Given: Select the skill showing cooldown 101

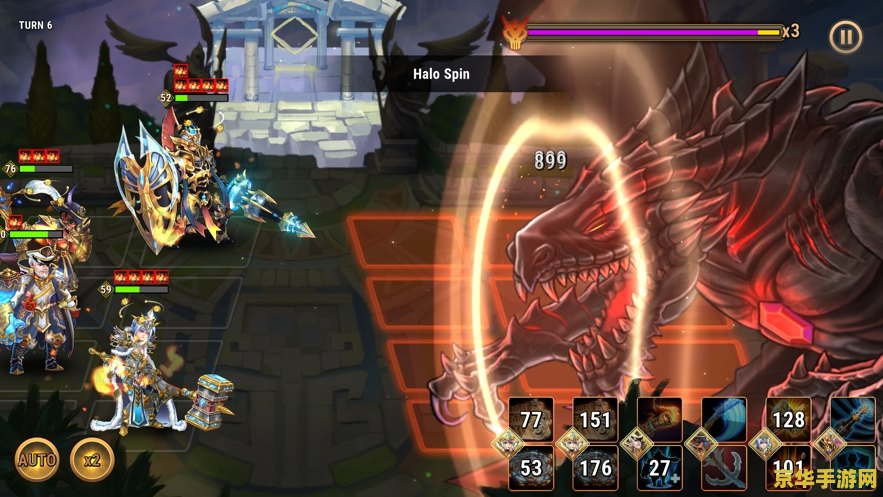Looking at the screenshot, I should click(788, 467).
